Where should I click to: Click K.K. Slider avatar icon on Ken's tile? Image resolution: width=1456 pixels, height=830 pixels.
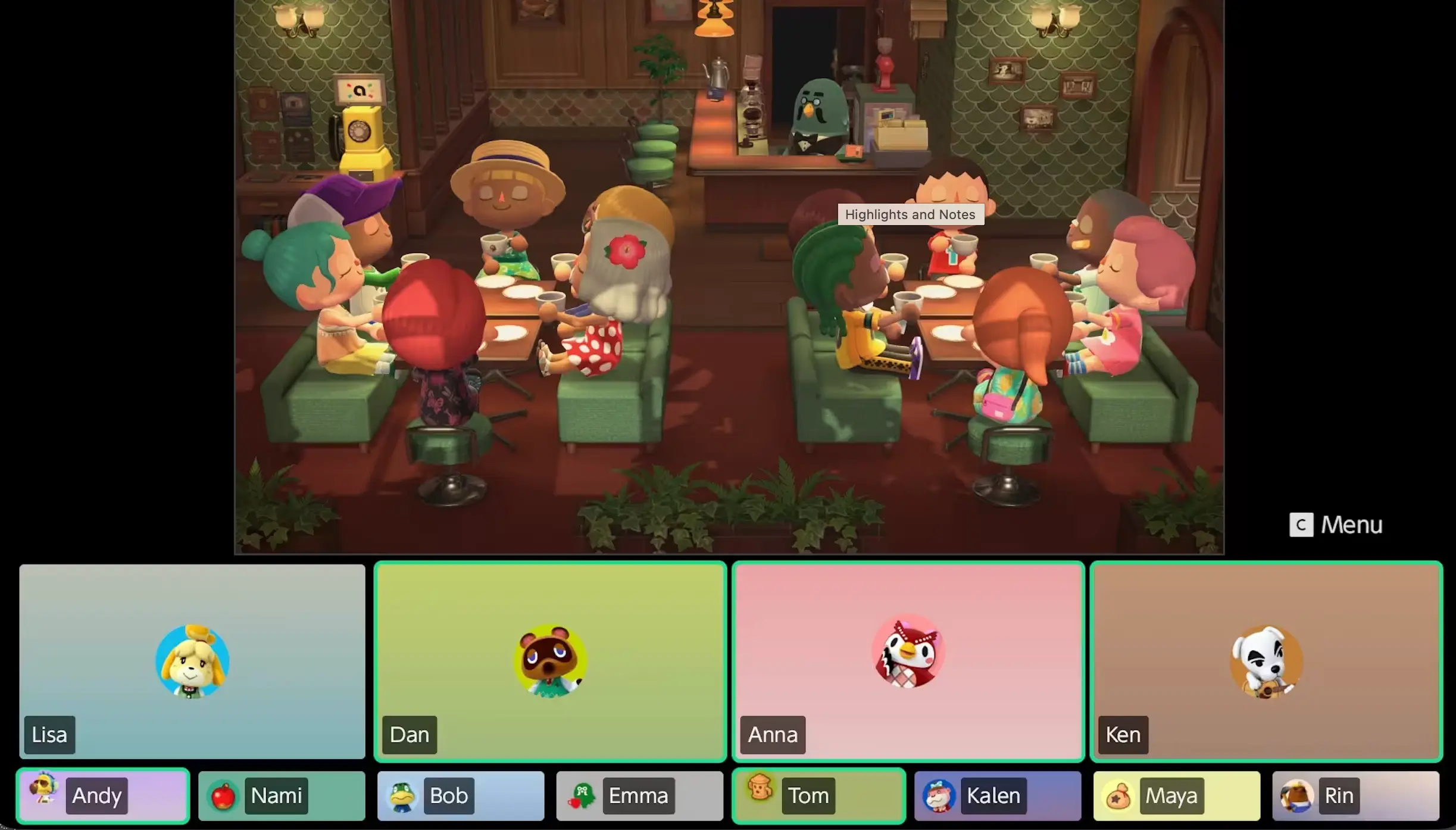1266,663
